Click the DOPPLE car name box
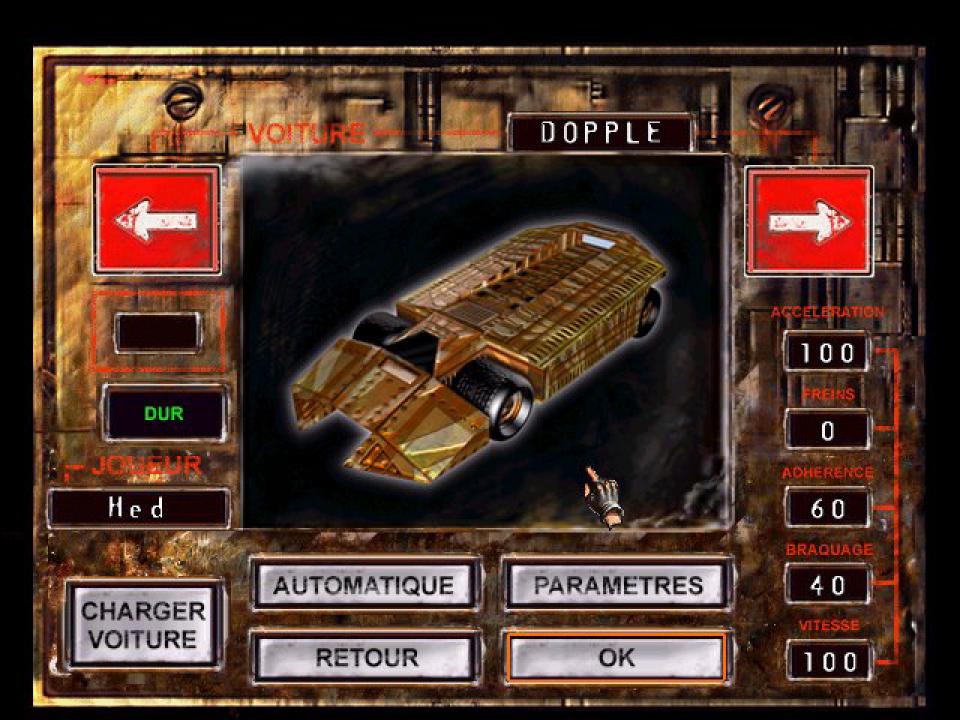960x720 pixels. (x=600, y=133)
